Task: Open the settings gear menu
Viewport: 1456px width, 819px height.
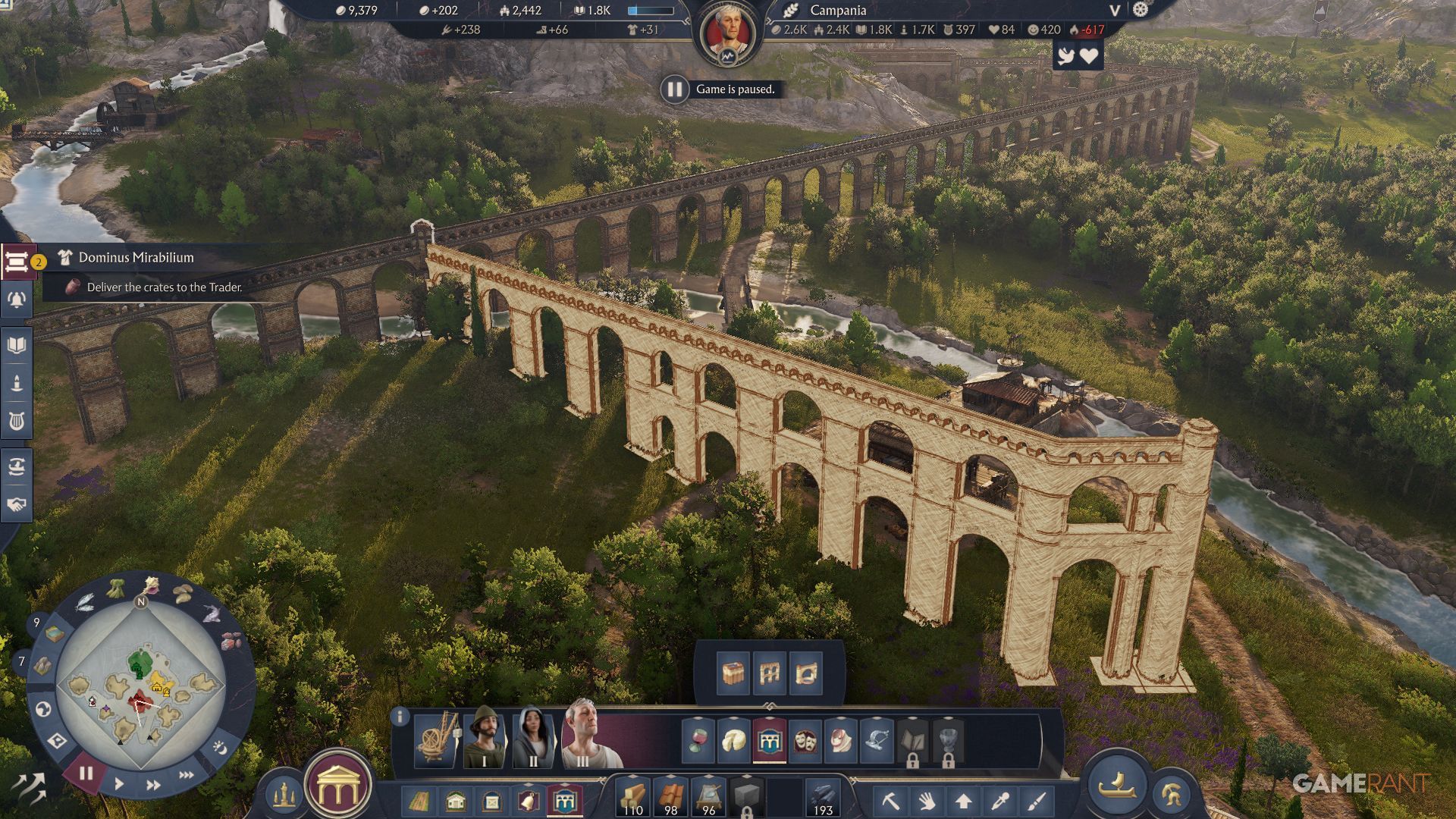Action: (1141, 10)
